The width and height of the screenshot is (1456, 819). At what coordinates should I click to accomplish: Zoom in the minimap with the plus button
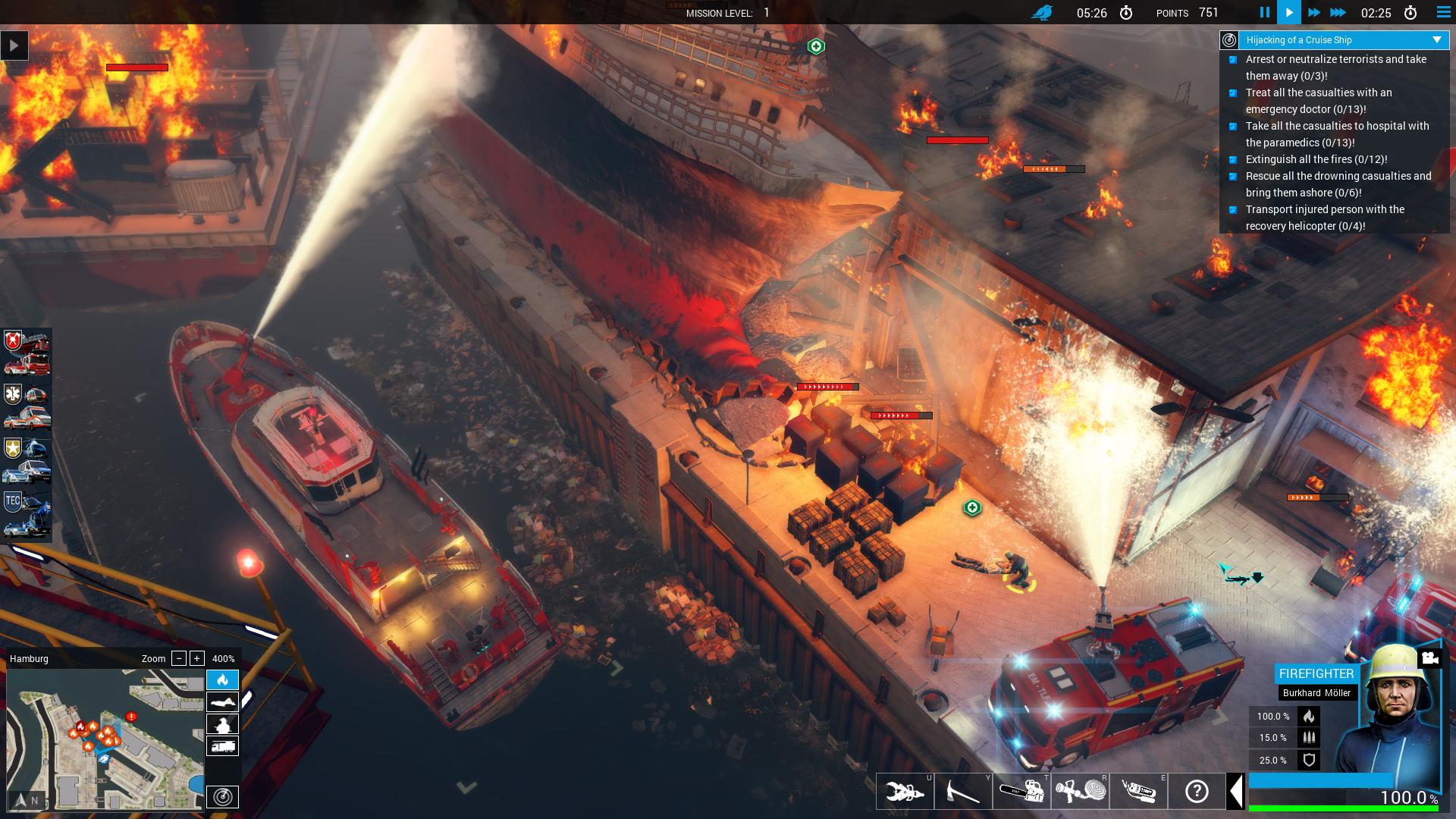196,658
